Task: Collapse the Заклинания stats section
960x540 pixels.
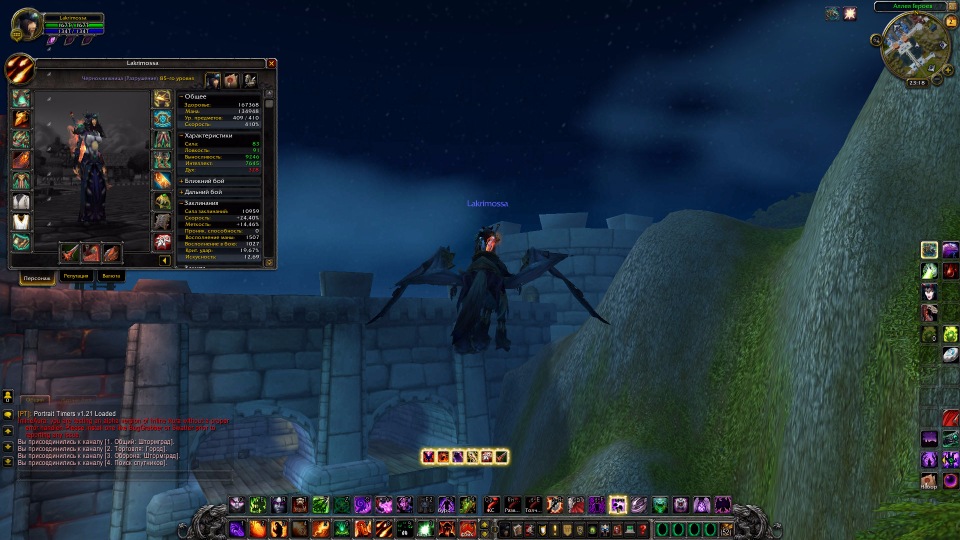Action: [x=181, y=202]
